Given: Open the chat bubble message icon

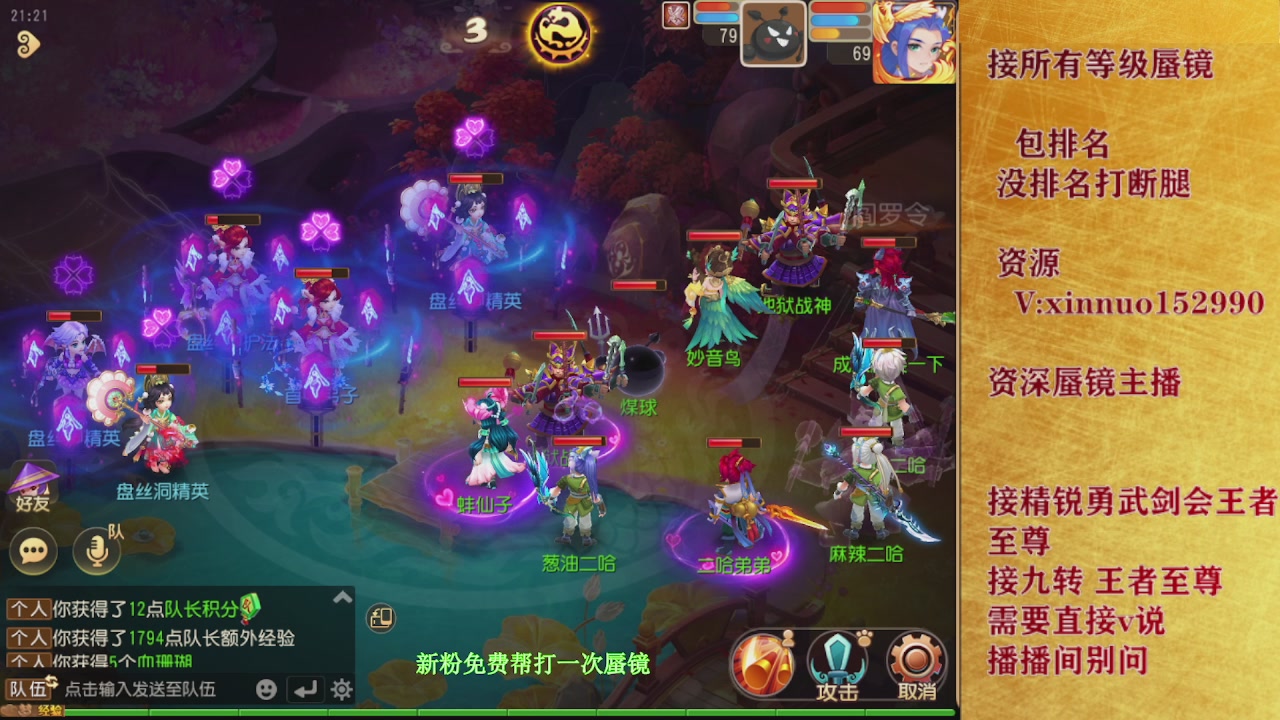Looking at the screenshot, I should coord(33,551).
